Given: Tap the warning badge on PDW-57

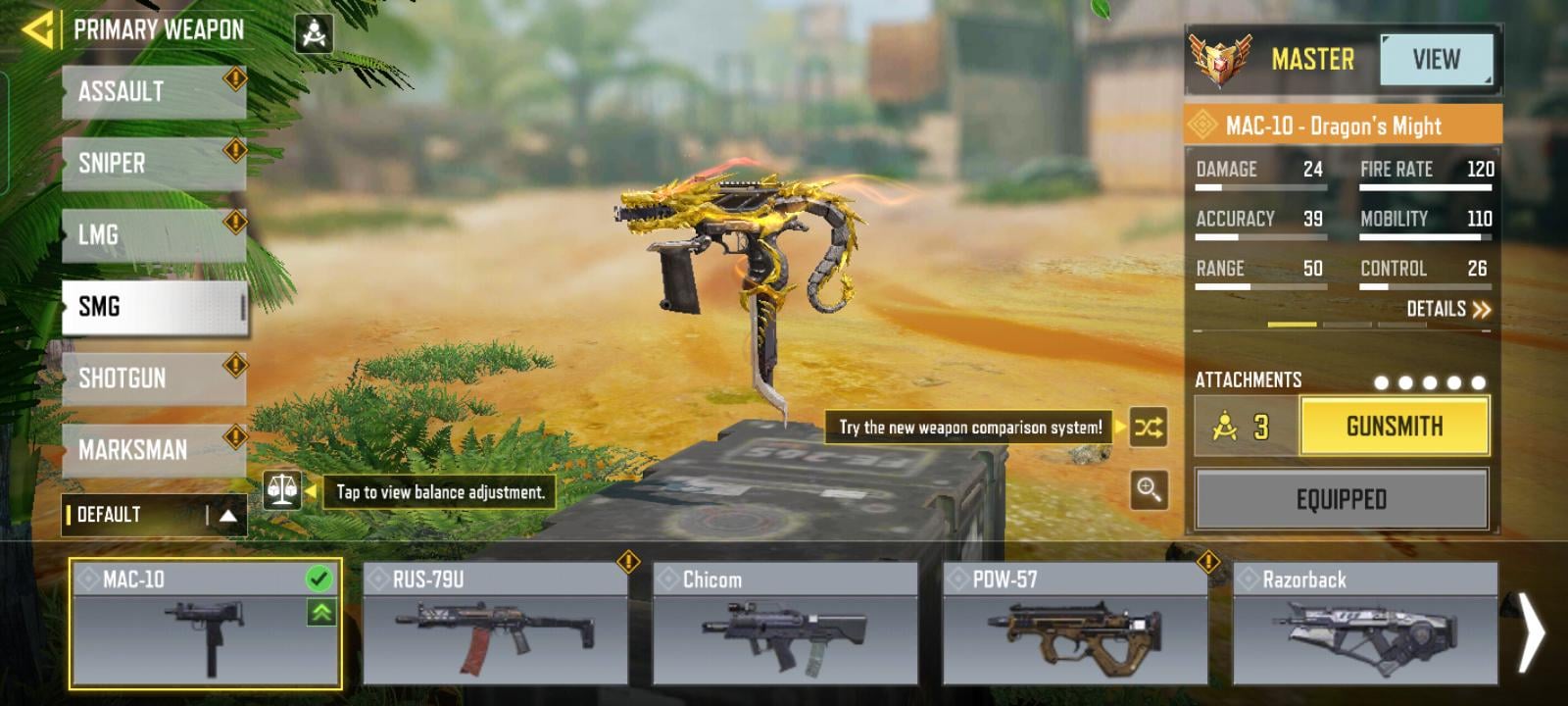Looking at the screenshot, I should pos(1207,562).
